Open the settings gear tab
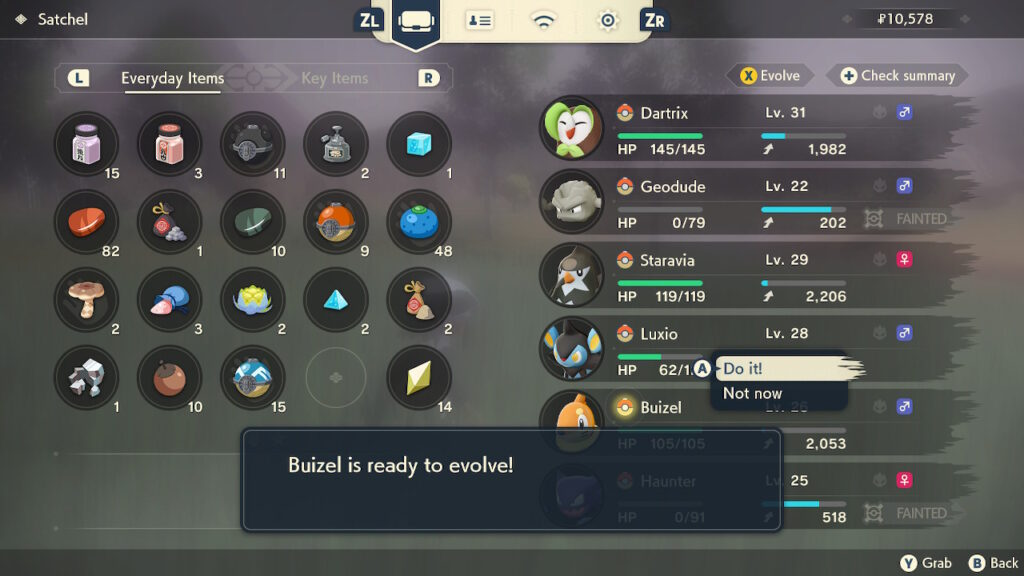Image resolution: width=1024 pixels, height=576 pixels. (x=607, y=21)
